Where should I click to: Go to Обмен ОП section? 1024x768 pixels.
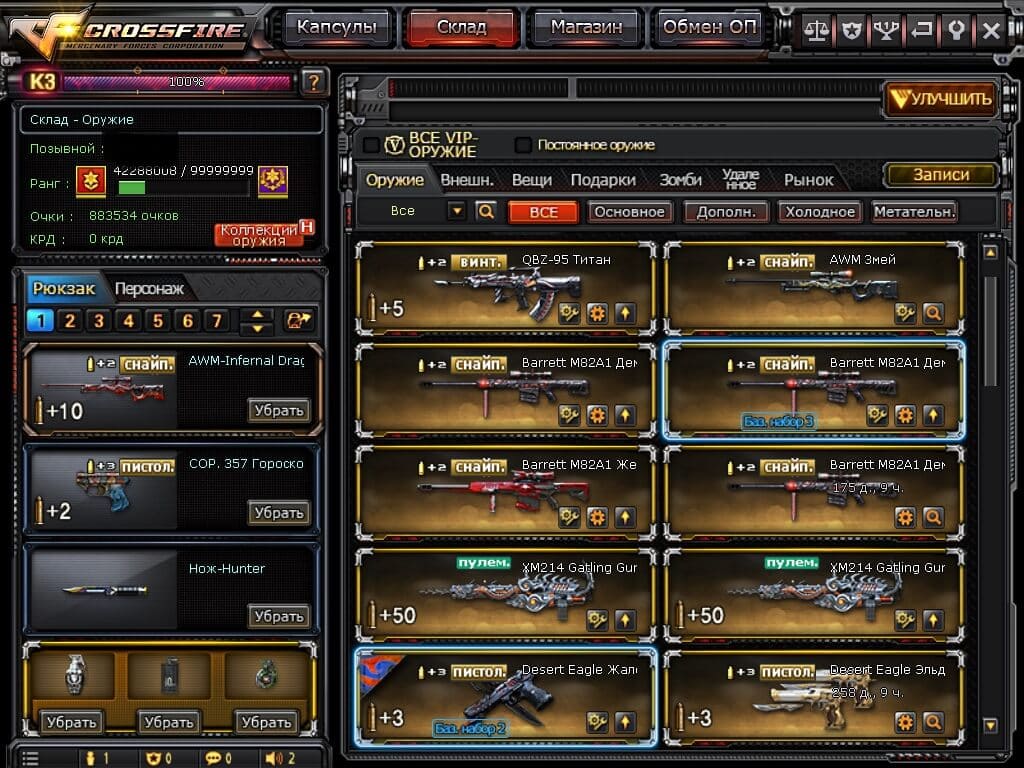point(710,28)
